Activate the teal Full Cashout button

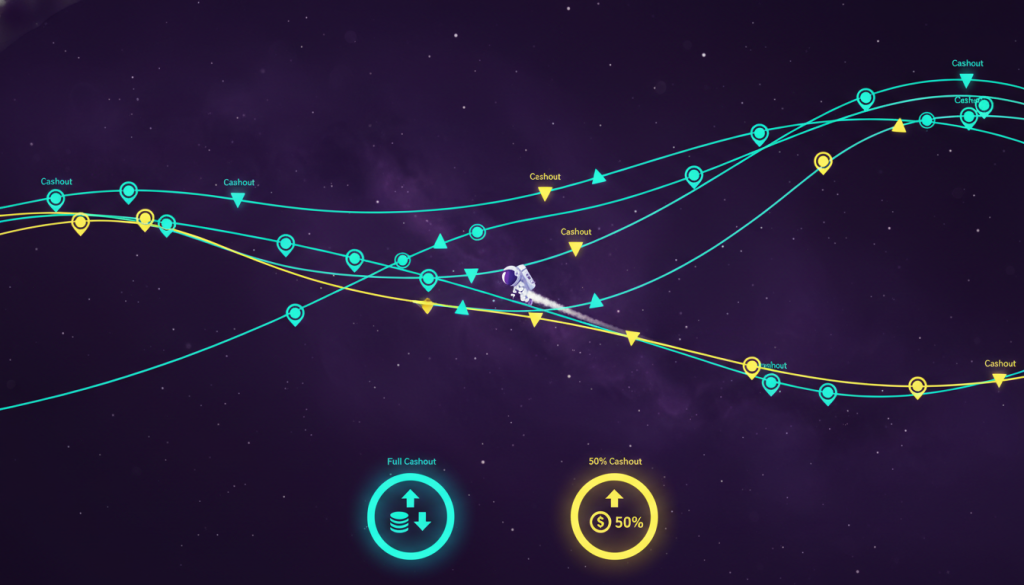(411, 518)
